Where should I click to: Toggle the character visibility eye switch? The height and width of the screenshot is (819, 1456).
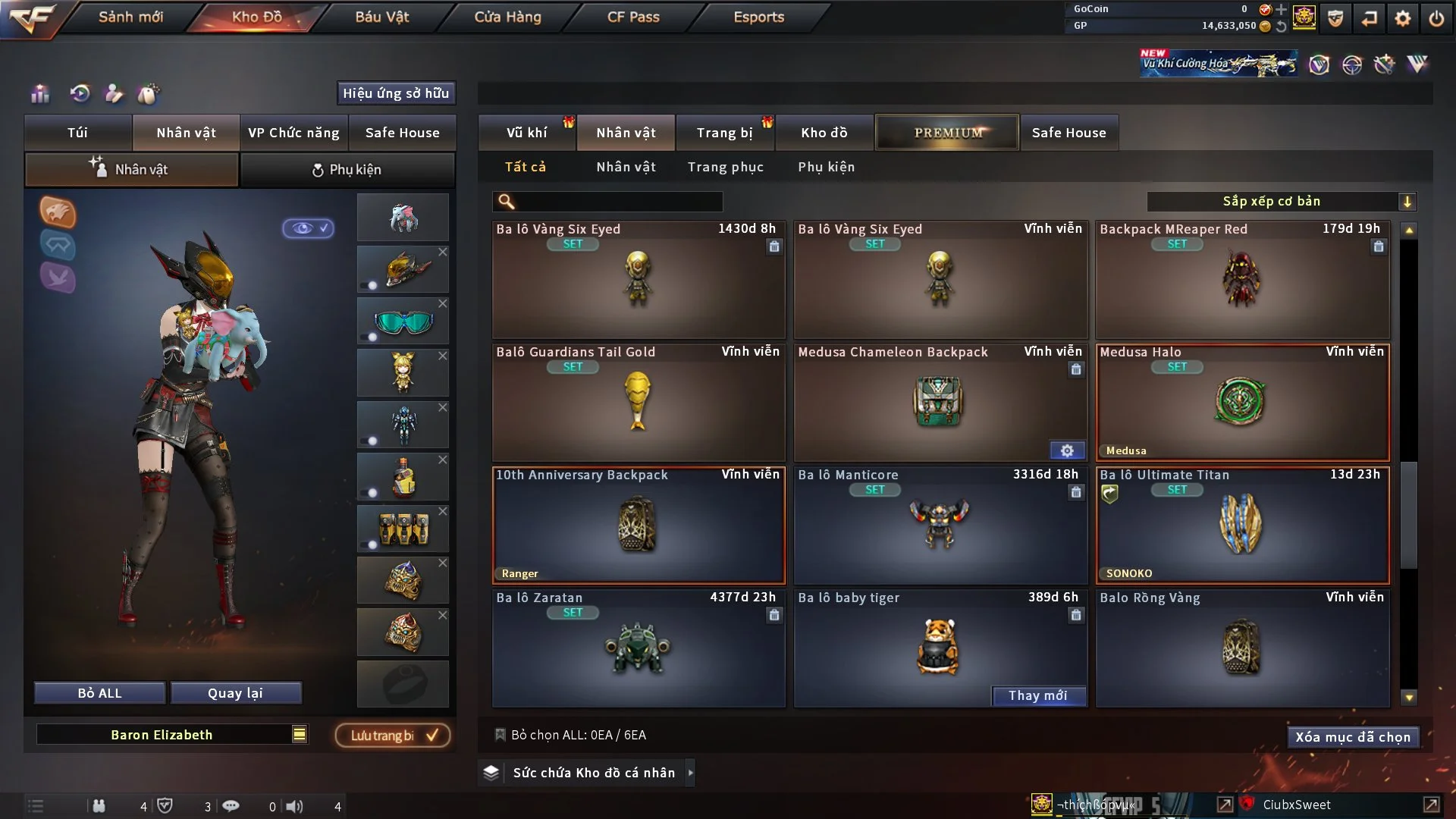pos(308,228)
